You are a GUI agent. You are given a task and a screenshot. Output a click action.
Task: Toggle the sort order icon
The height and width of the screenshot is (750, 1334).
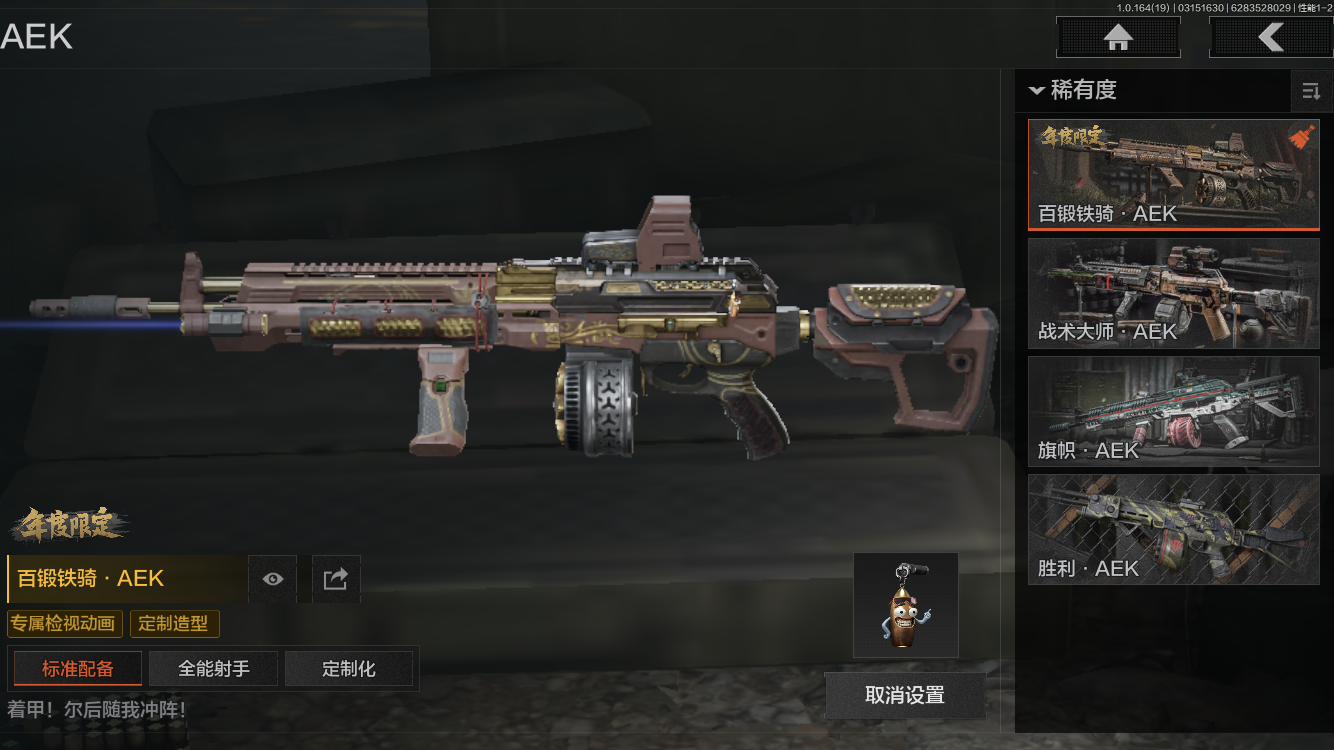coord(1311,92)
